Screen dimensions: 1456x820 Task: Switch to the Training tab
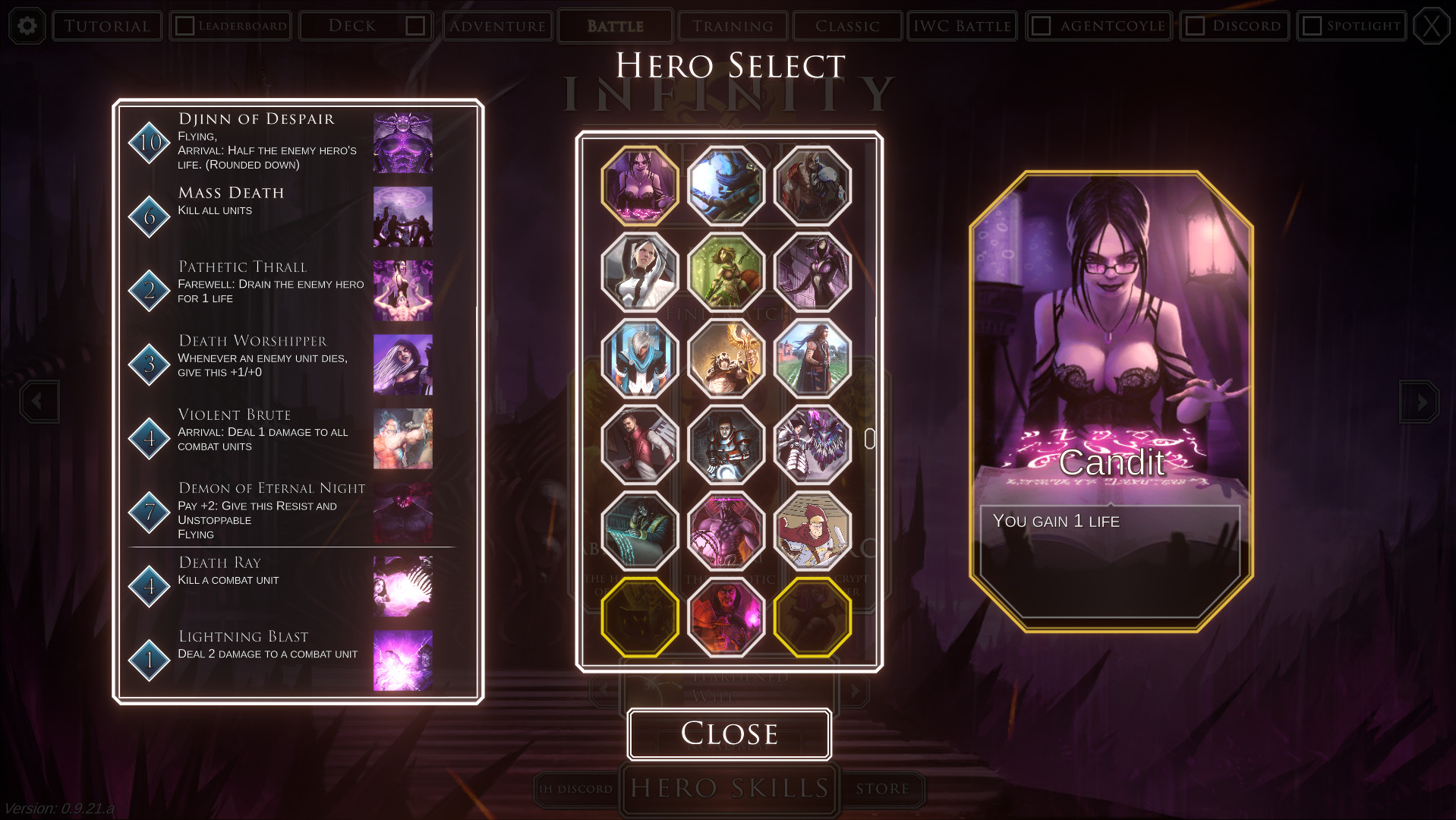(x=732, y=25)
